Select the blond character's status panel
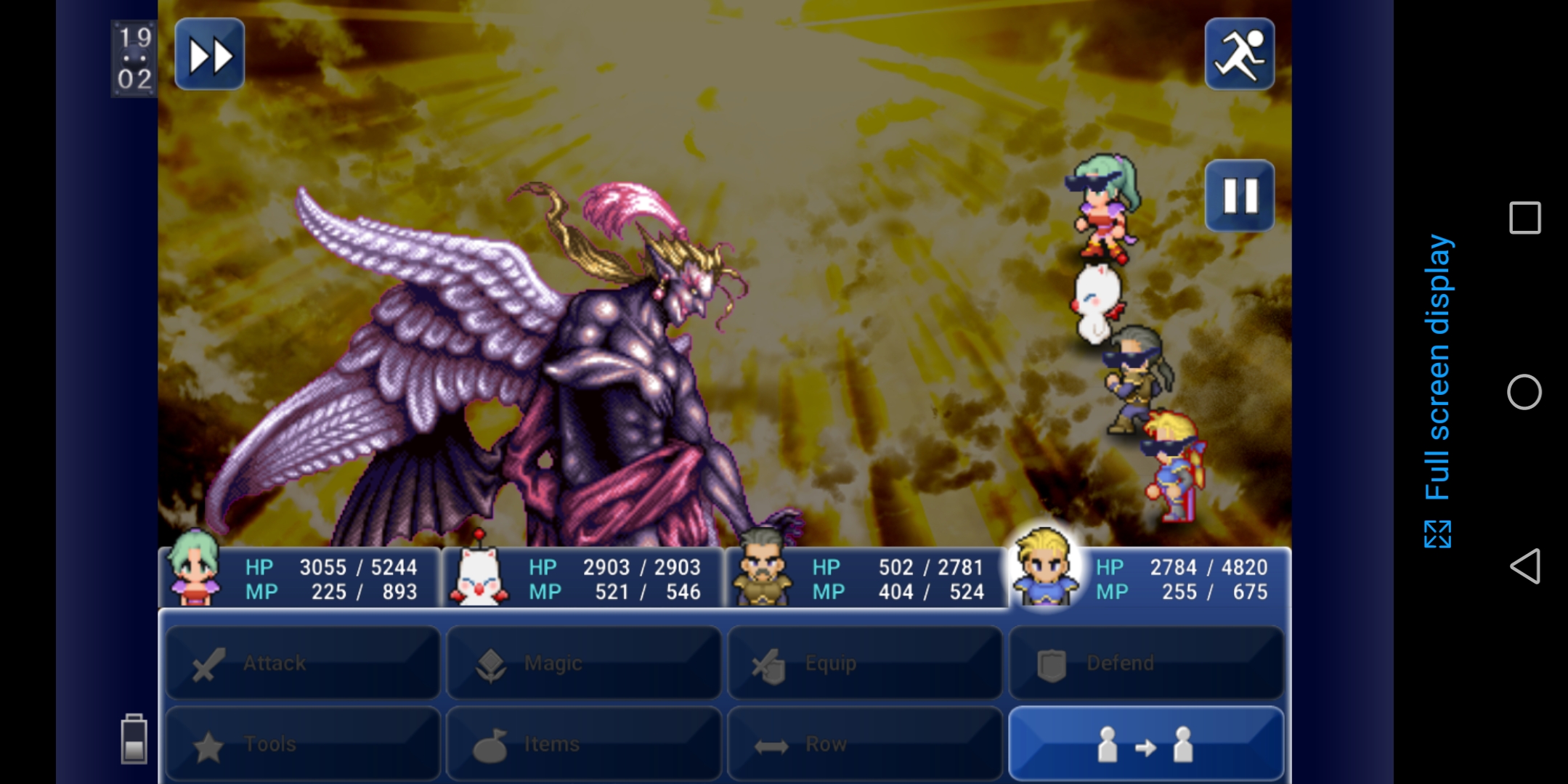1568x784 pixels. coord(1147,578)
